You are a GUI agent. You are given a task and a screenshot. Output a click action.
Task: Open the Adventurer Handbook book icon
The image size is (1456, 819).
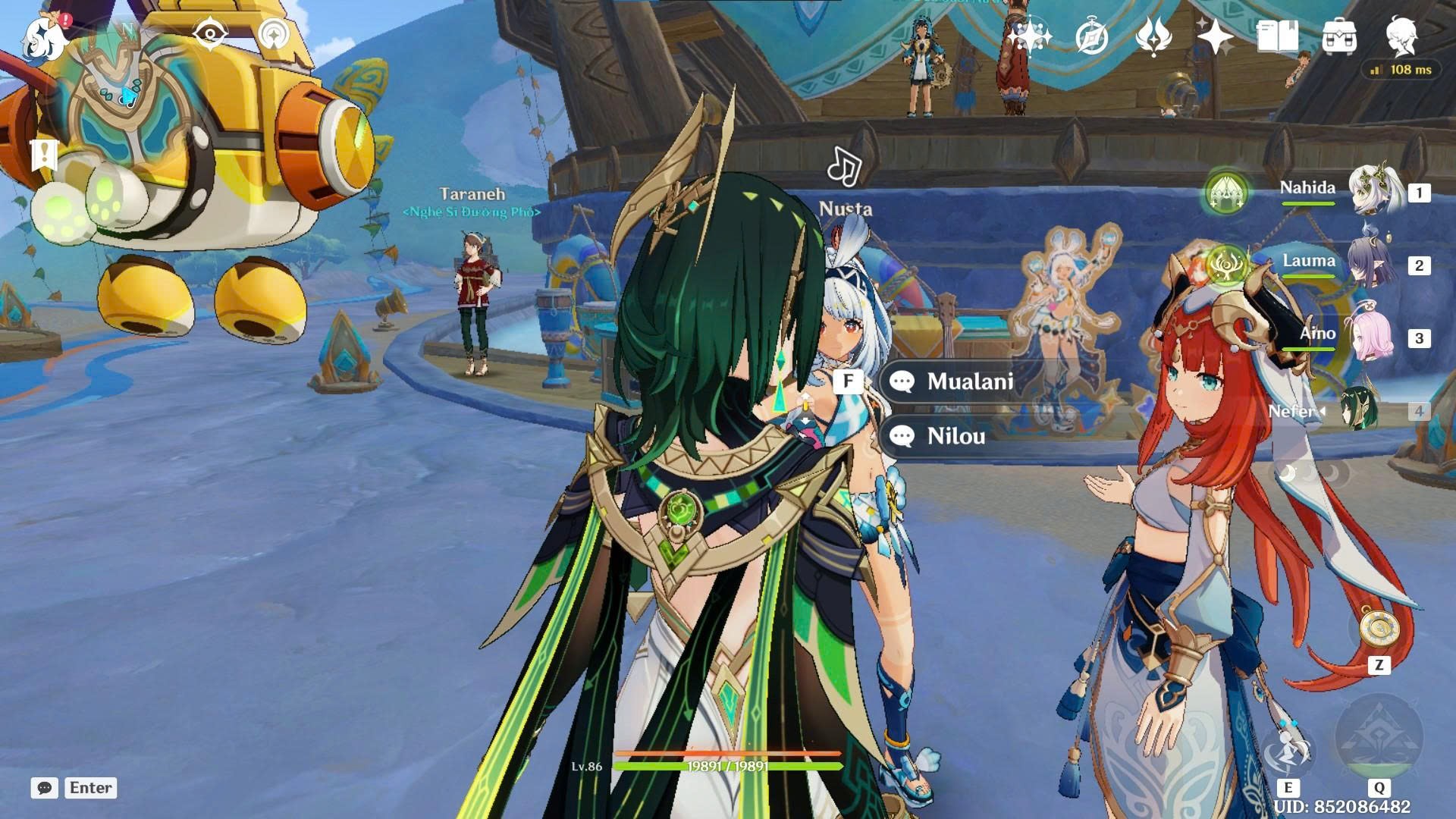coord(1277,36)
